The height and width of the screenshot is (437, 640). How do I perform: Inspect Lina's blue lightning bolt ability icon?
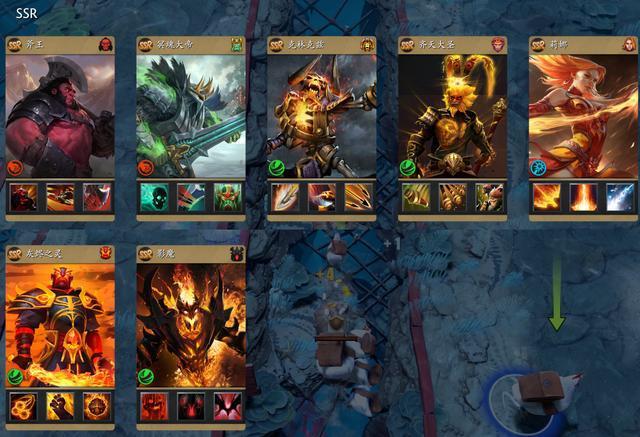point(620,196)
